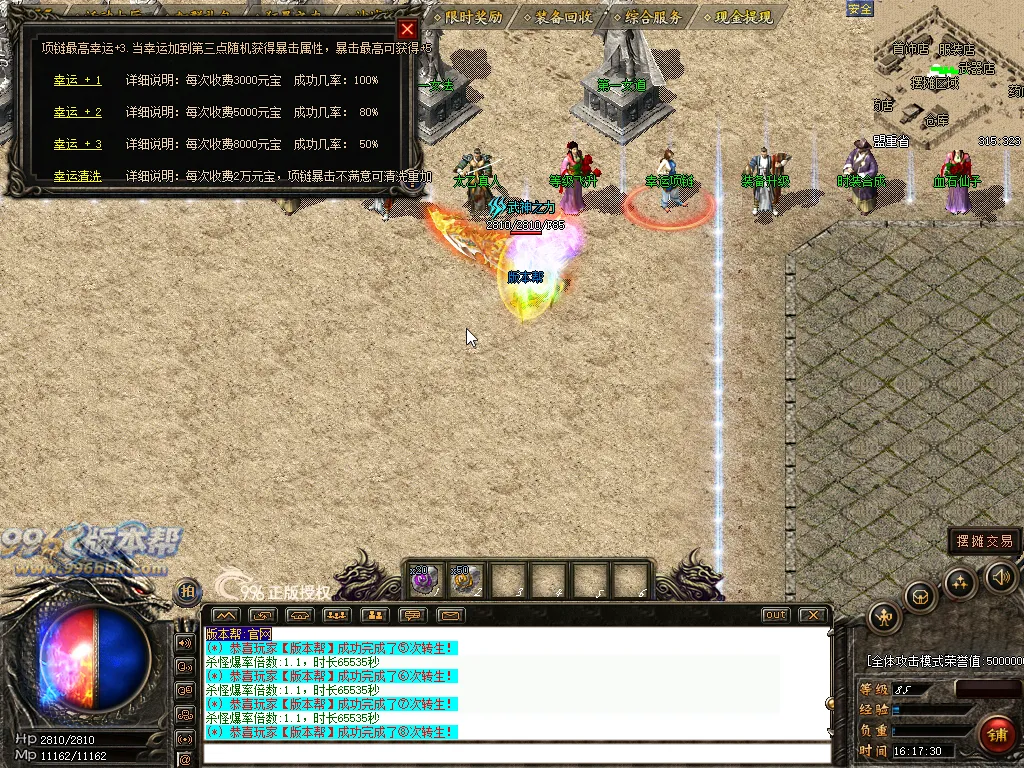Click the chat window's out button
This screenshot has width=1024, height=768.
click(x=775, y=615)
